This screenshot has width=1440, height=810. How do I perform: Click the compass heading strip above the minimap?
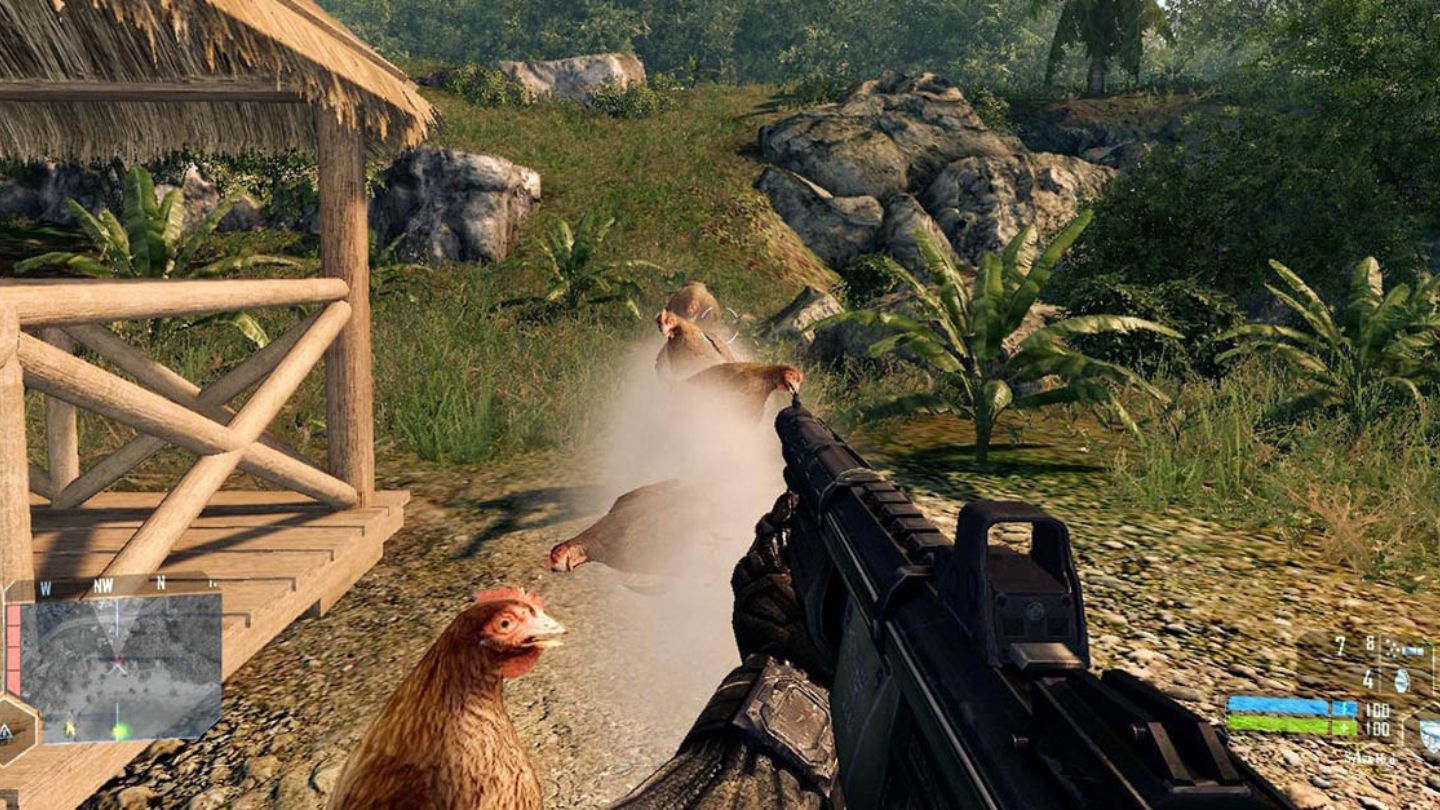(105, 586)
